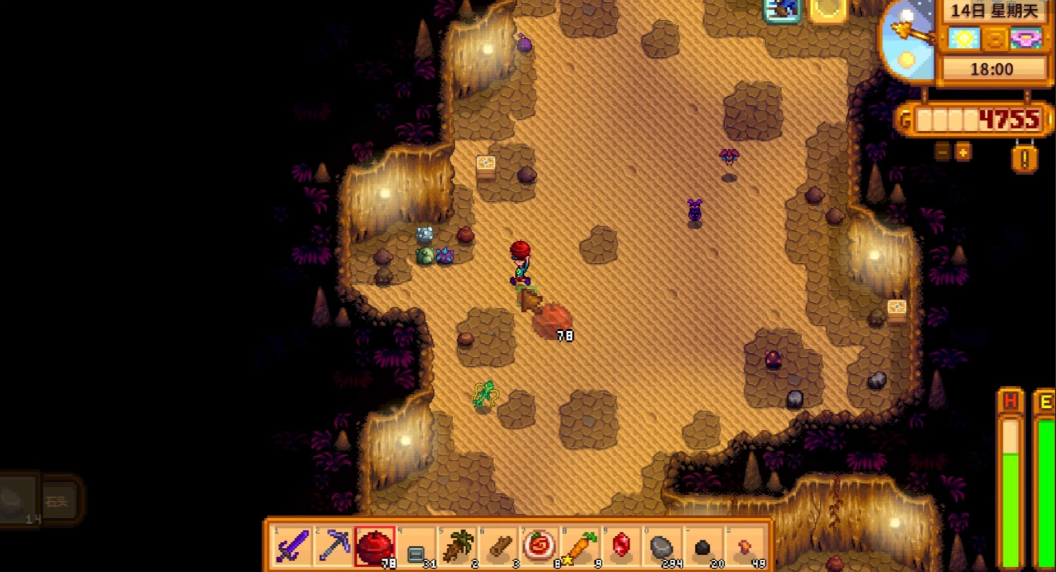Select the purple sword in the hotbar

pos(292,546)
